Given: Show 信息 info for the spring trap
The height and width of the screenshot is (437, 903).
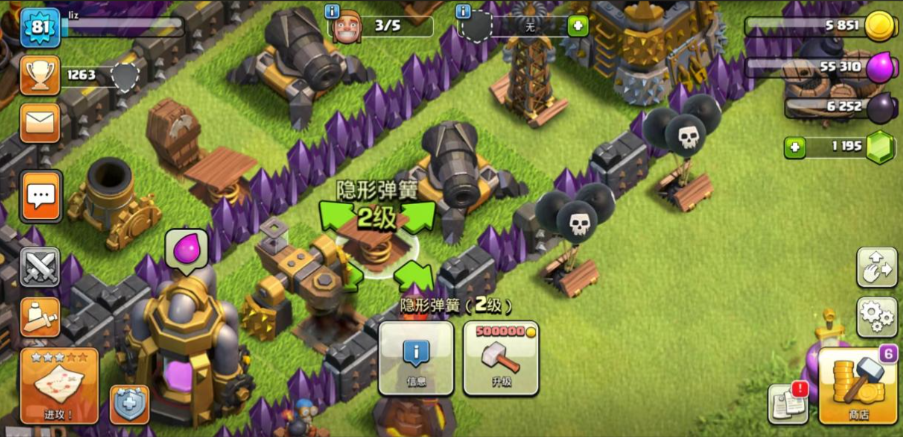Looking at the screenshot, I should coord(416,358).
